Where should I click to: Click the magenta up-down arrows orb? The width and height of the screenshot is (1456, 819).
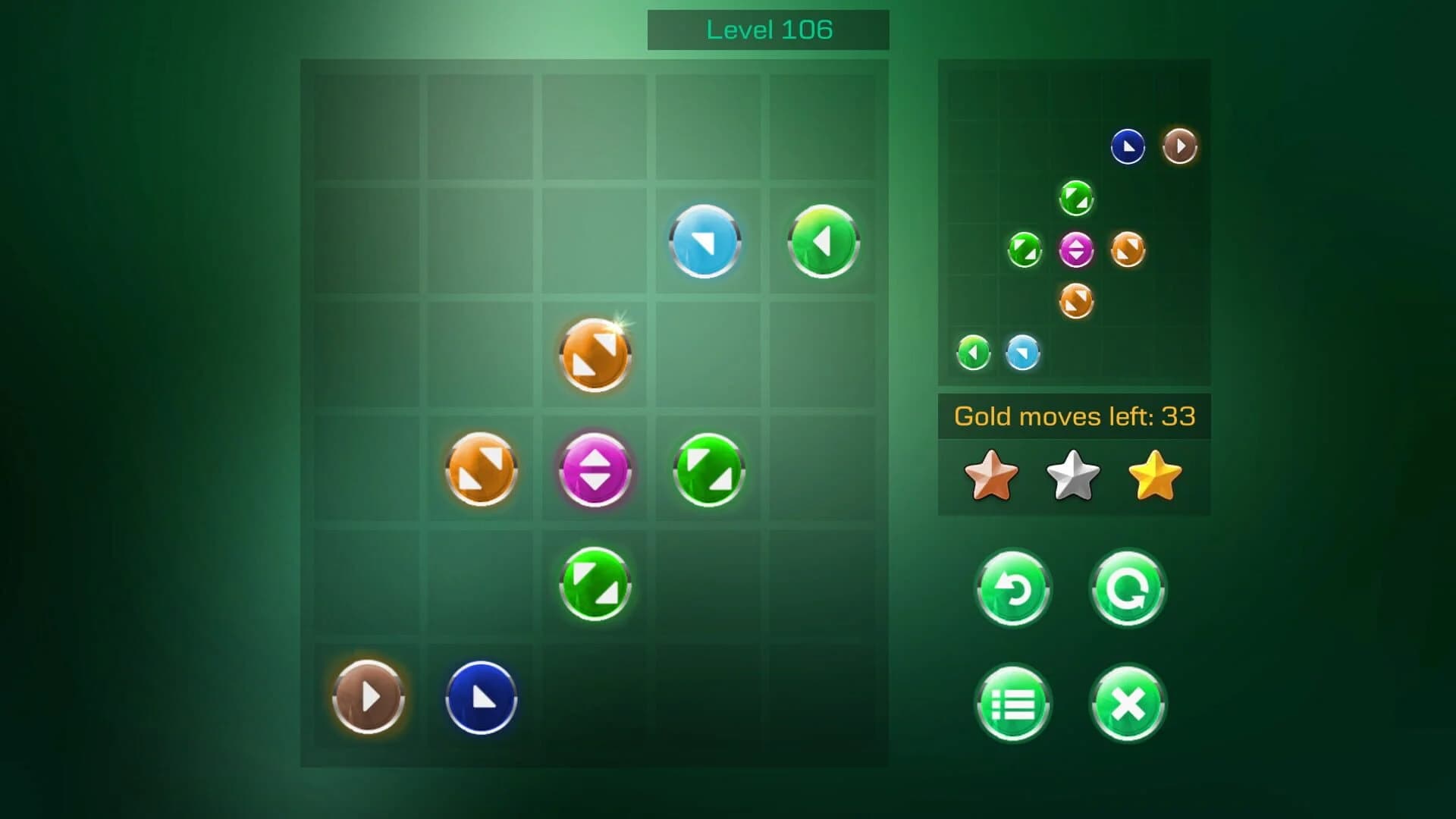595,469
